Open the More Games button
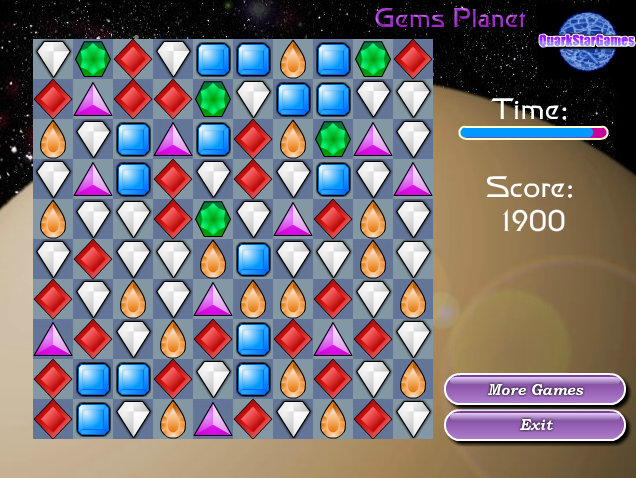Viewport: 636px width, 478px height. (535, 389)
